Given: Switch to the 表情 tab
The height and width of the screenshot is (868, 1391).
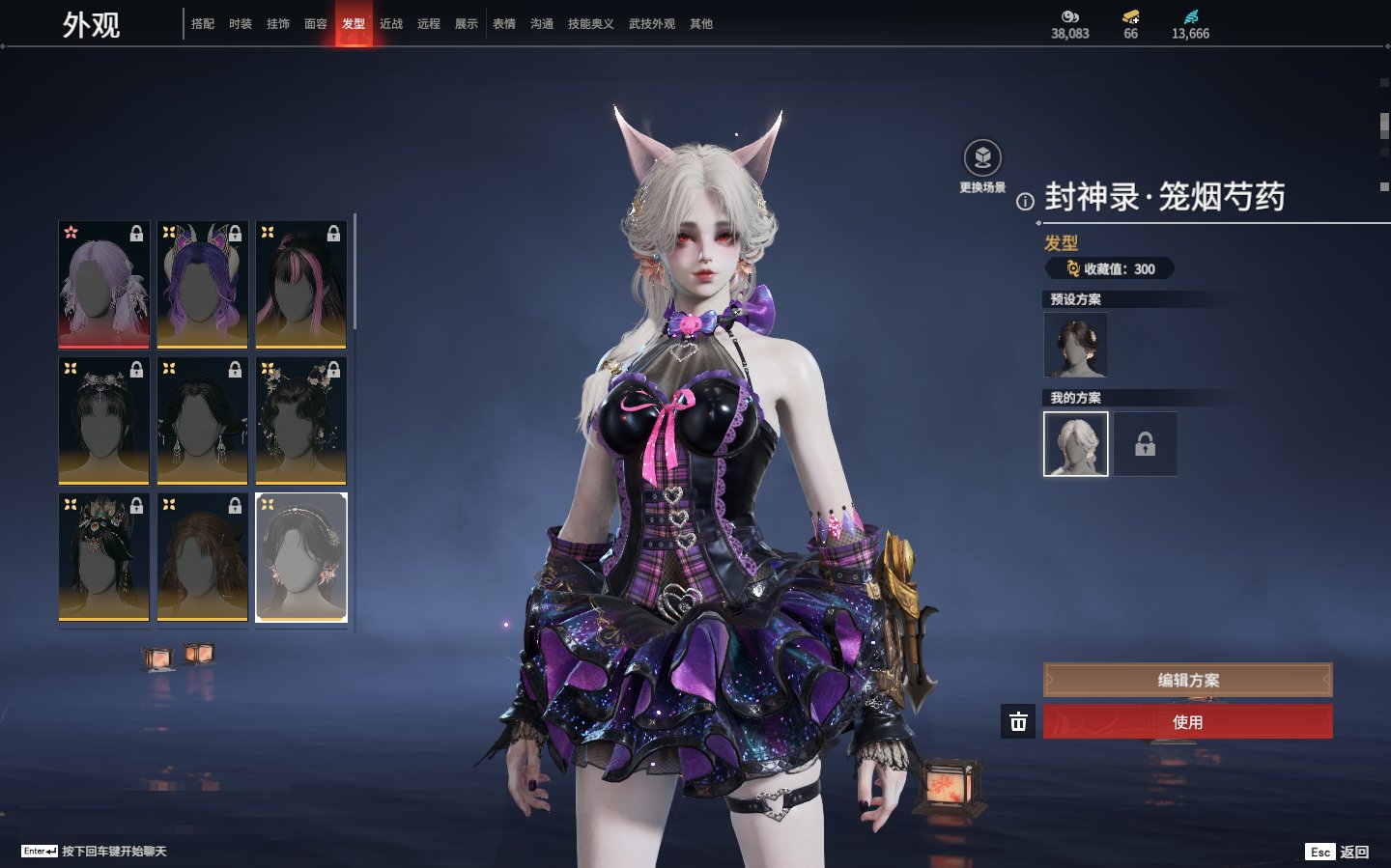Looking at the screenshot, I should point(504,24).
